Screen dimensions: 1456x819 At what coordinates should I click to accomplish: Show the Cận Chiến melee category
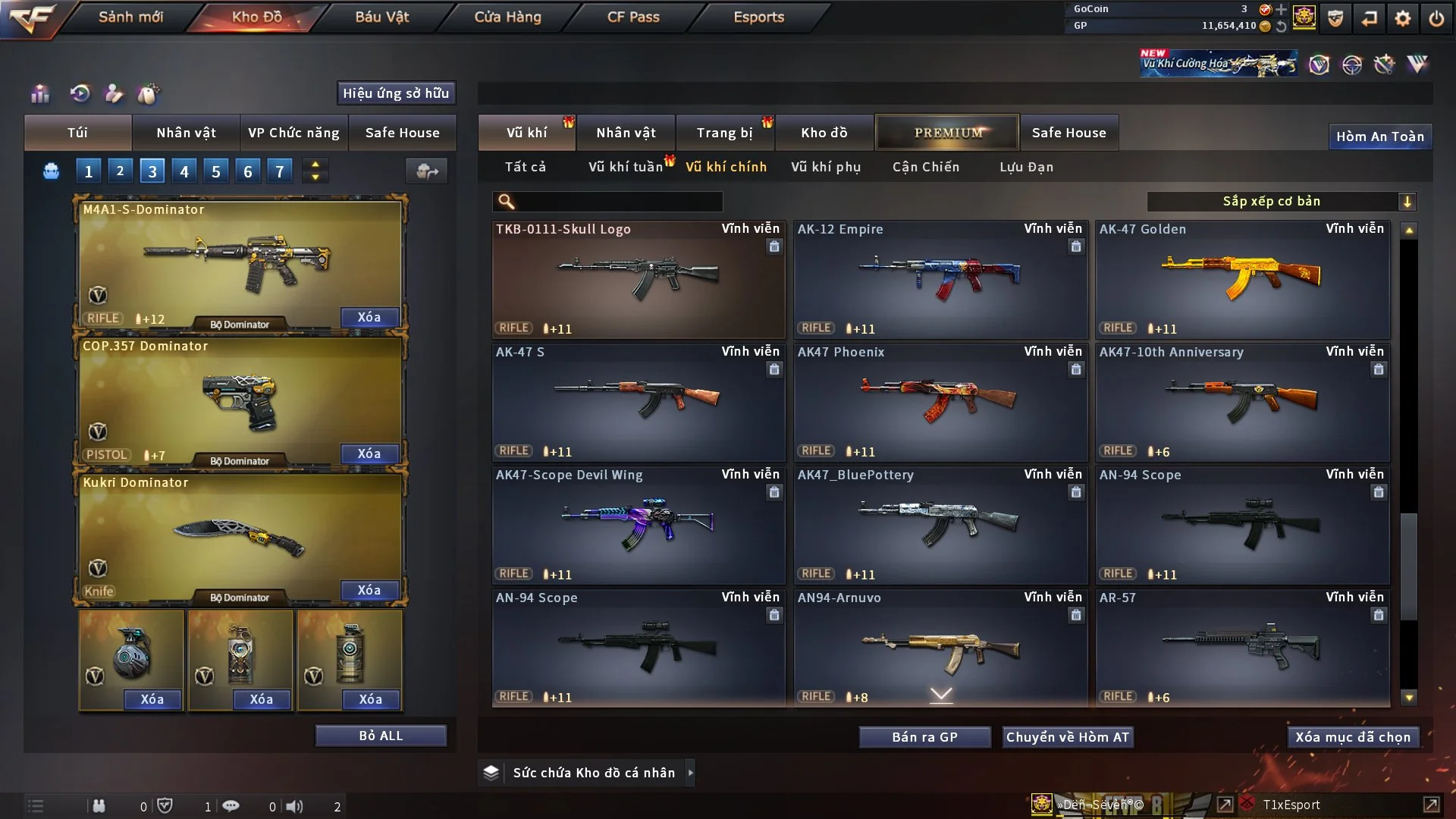tap(926, 167)
